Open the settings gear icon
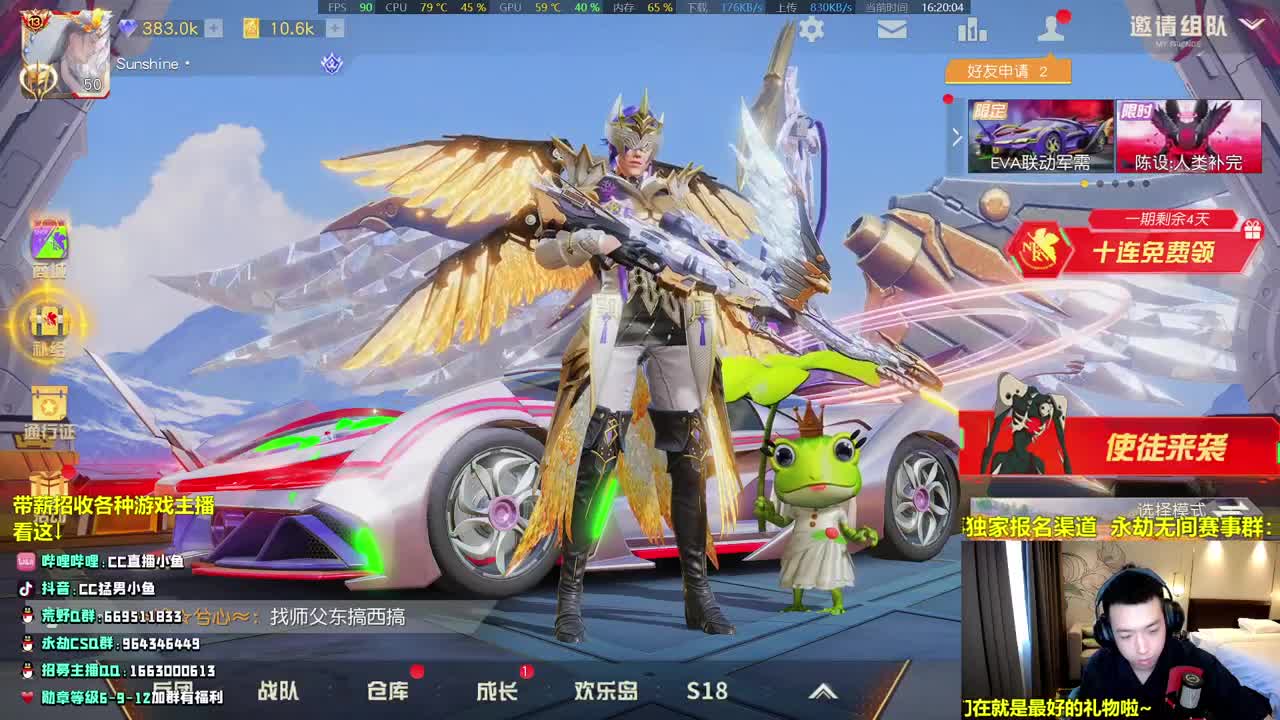The image size is (1280, 720). (810, 29)
